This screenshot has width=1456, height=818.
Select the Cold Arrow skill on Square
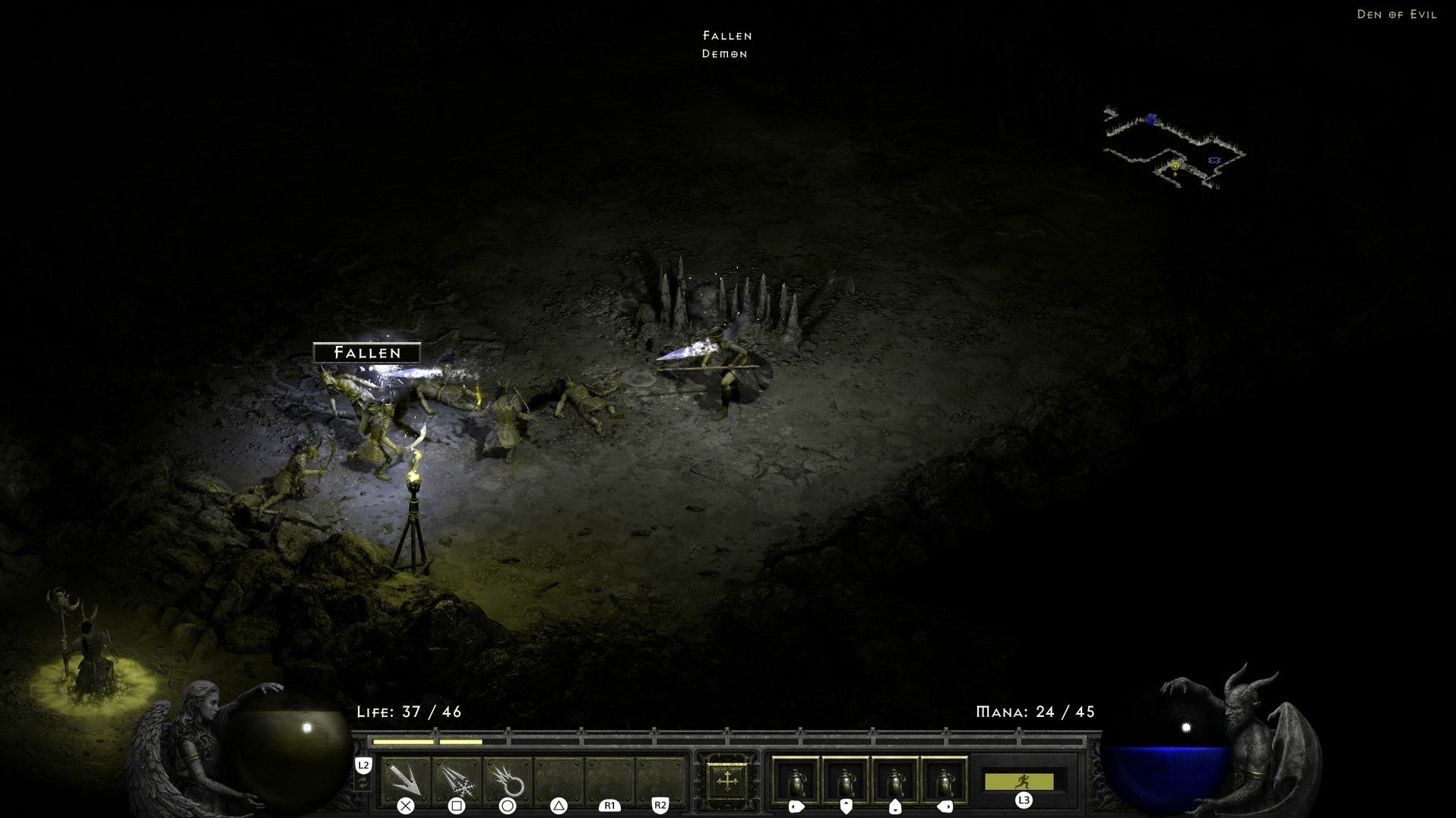pyautogui.click(x=457, y=778)
